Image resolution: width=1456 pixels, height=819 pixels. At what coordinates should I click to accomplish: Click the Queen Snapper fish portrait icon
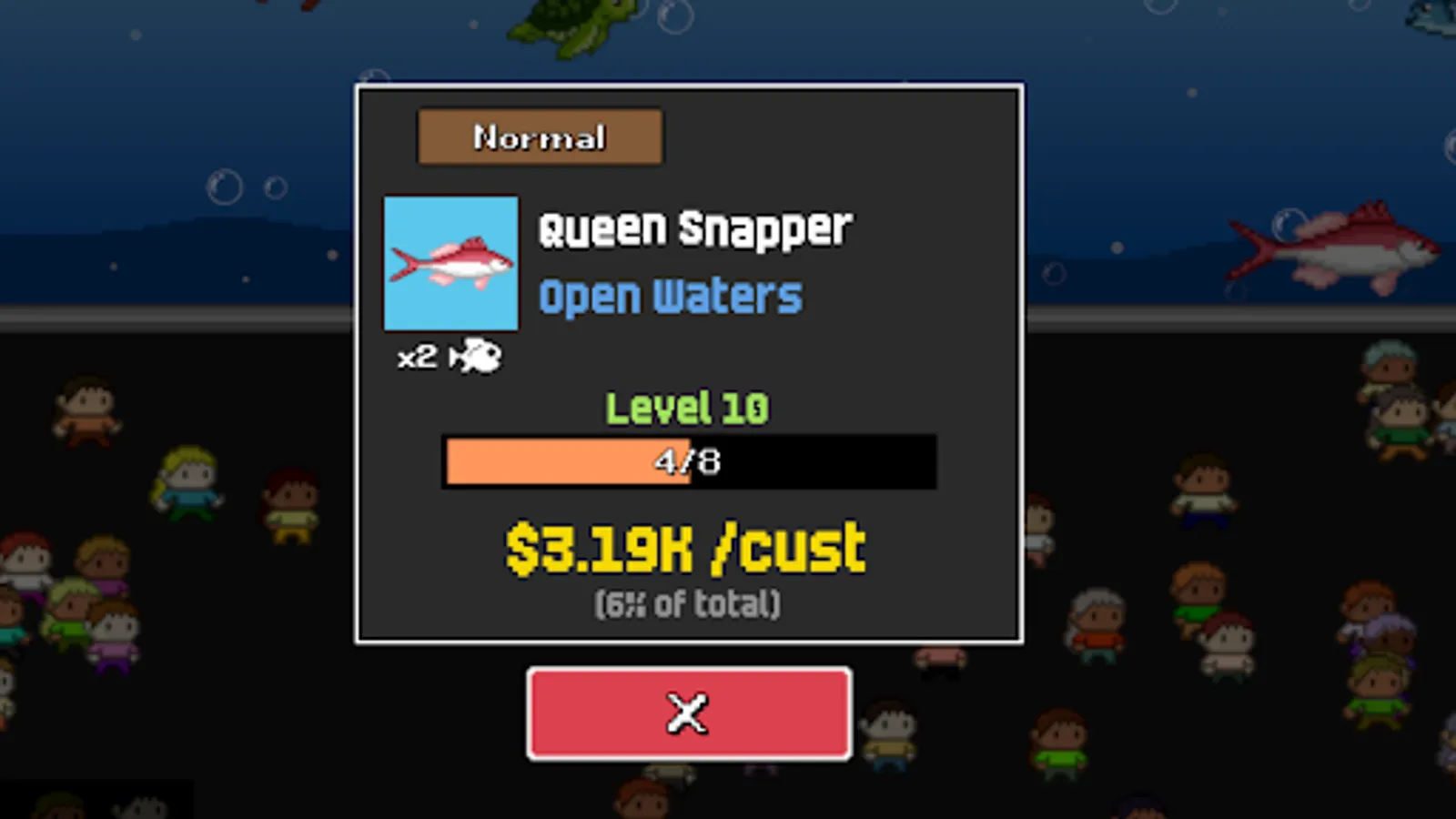point(451,263)
